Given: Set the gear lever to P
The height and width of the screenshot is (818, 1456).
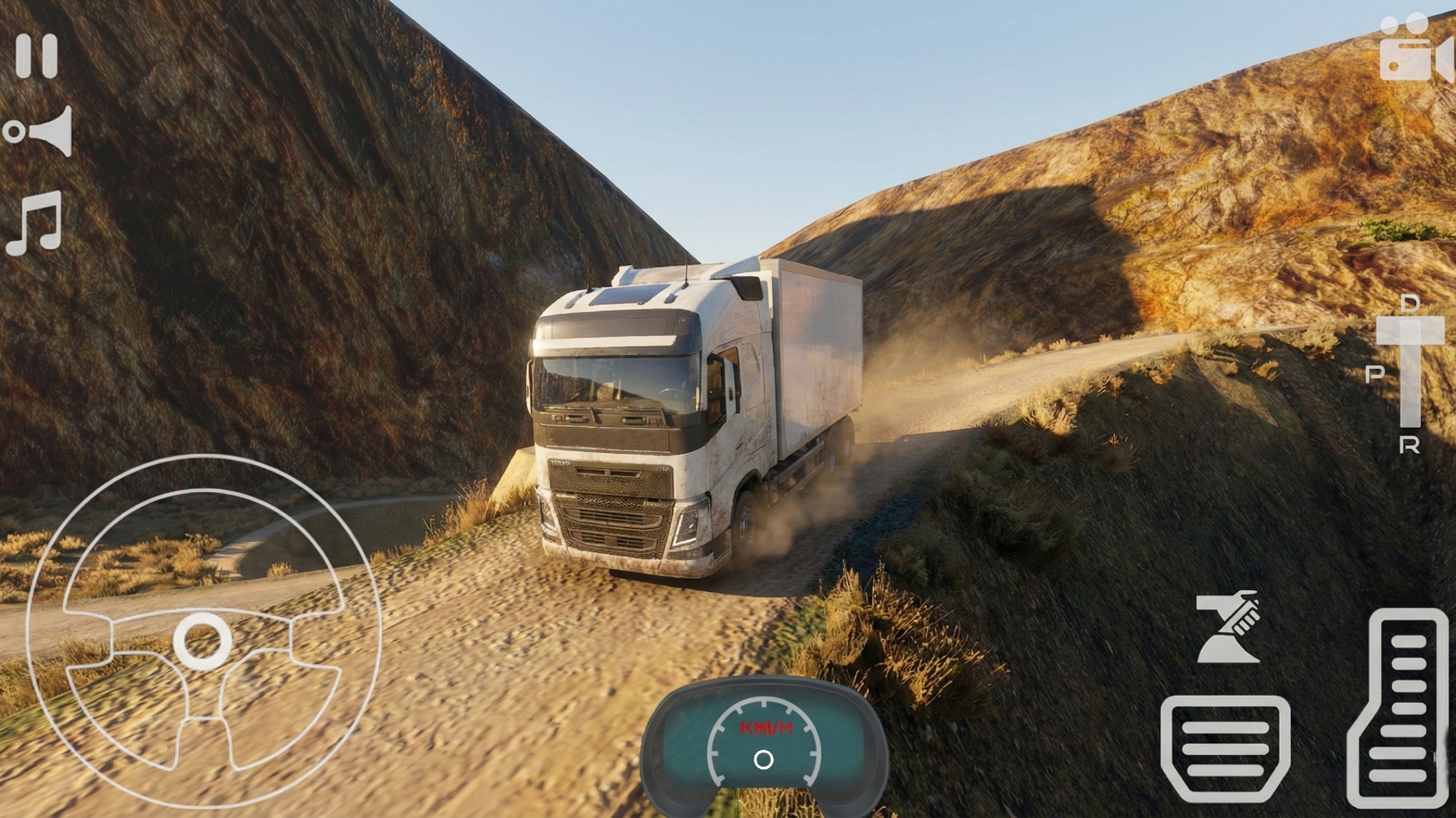Looking at the screenshot, I should coord(1375,374).
